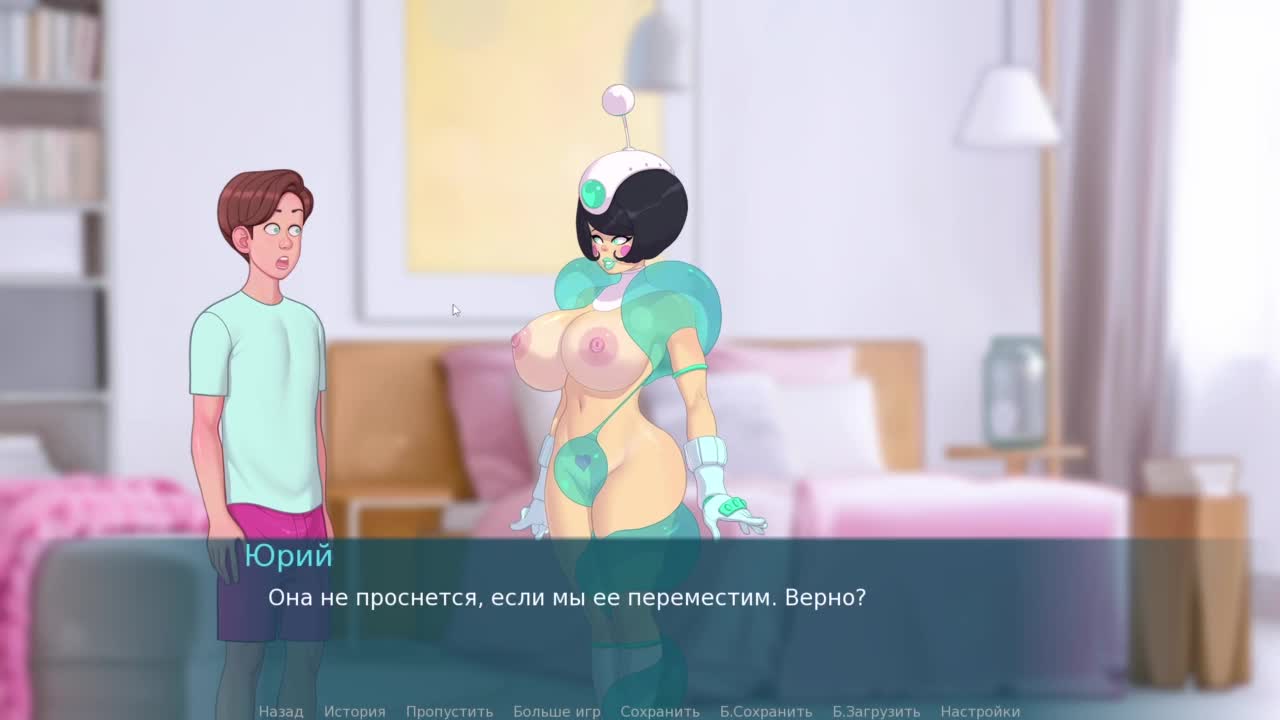Activate Пропустить to skip dialogue
This screenshot has height=720, width=1280.
point(449,711)
